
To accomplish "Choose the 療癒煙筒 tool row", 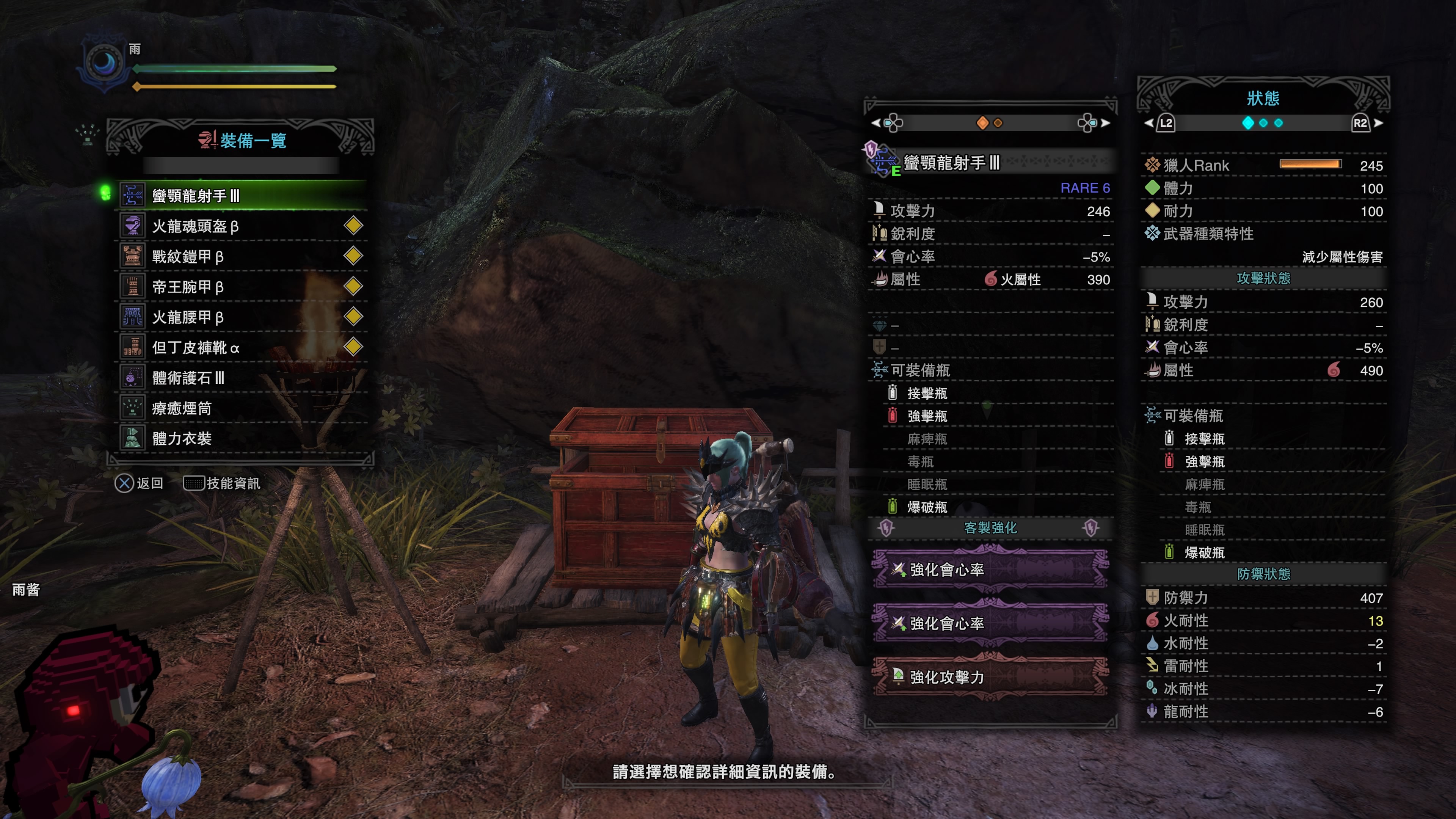I will [x=243, y=408].
